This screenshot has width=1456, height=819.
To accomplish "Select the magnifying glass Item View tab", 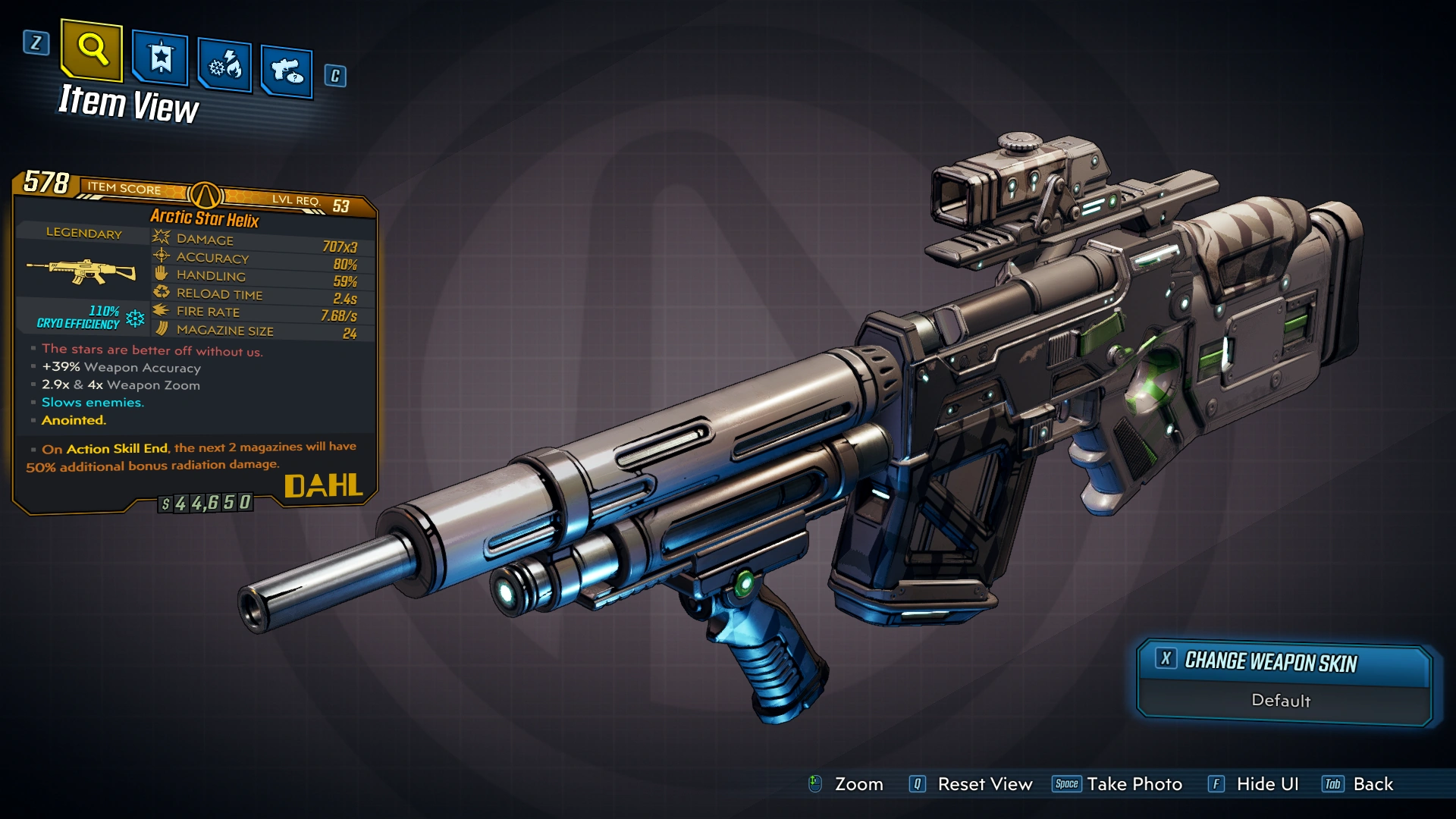I will (92, 50).
